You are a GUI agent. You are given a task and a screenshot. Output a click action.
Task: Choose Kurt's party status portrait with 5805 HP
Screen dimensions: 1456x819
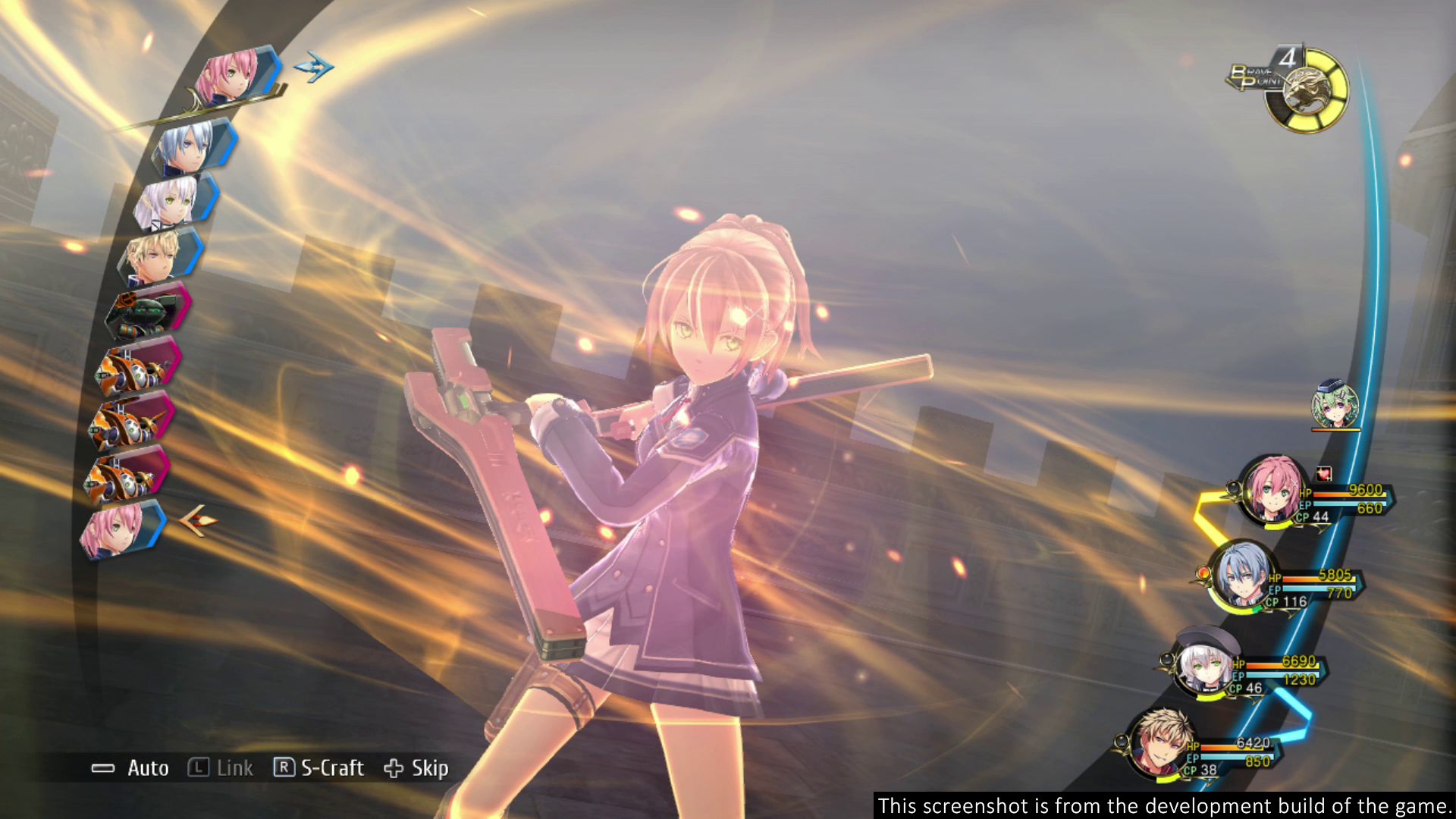(1242, 574)
